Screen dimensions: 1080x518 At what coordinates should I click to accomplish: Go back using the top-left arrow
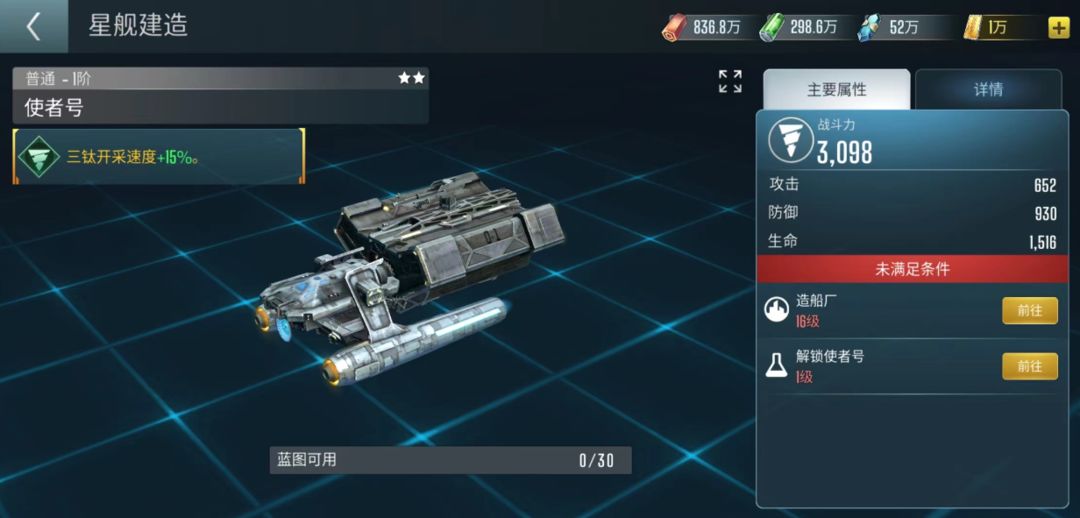(33, 26)
